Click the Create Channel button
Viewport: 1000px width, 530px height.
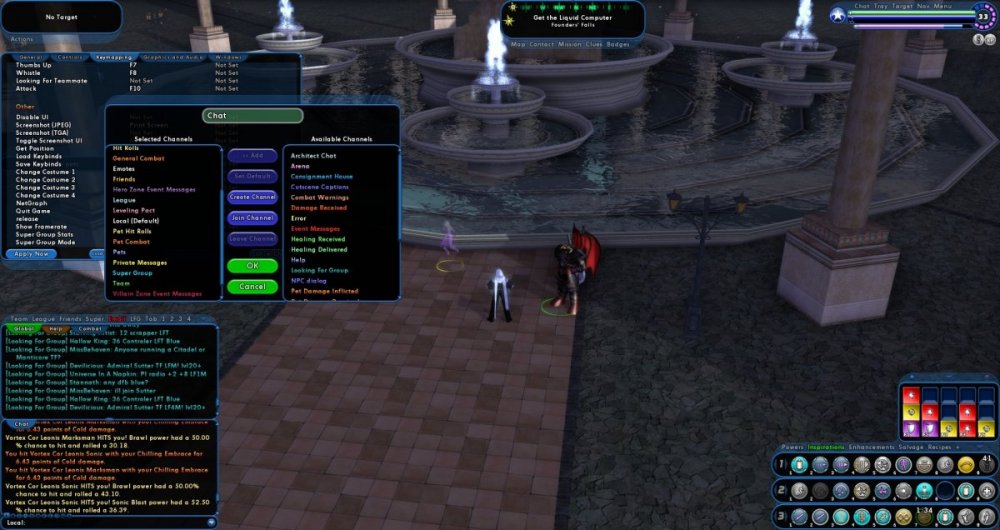click(x=252, y=197)
